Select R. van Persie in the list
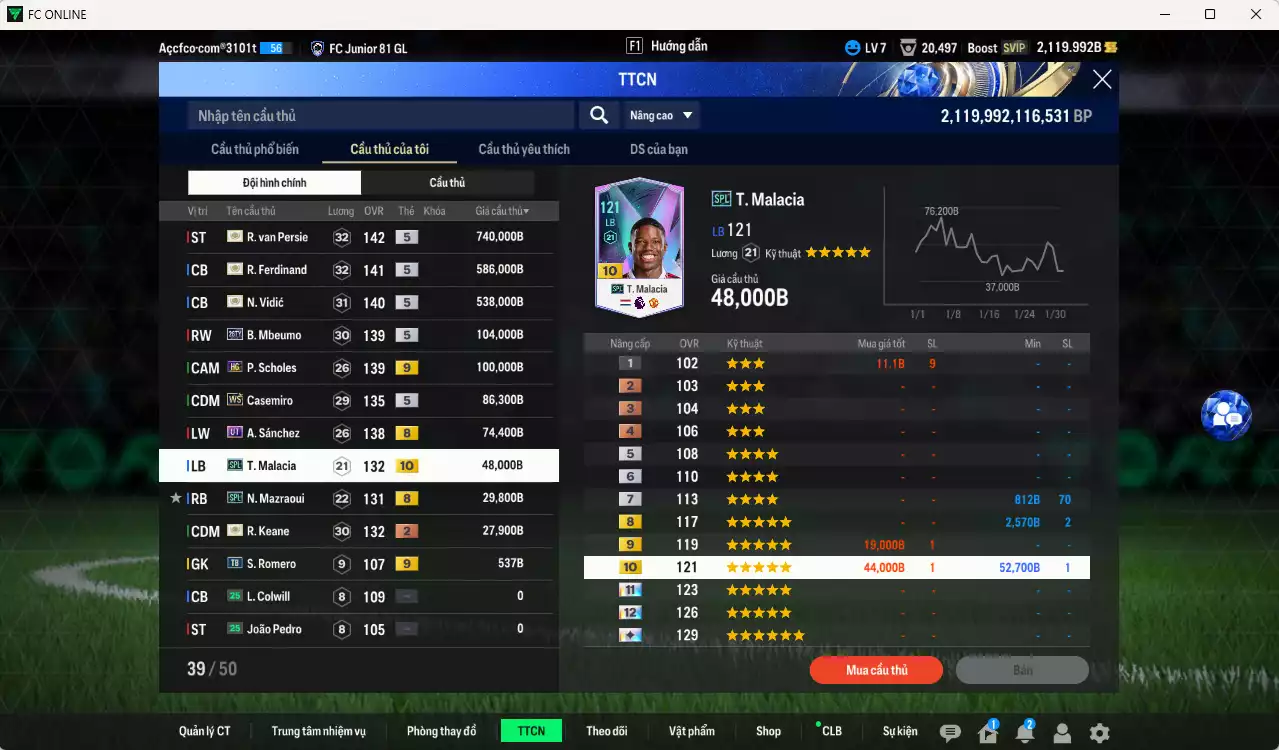This screenshot has height=750, width=1279. click(358, 237)
